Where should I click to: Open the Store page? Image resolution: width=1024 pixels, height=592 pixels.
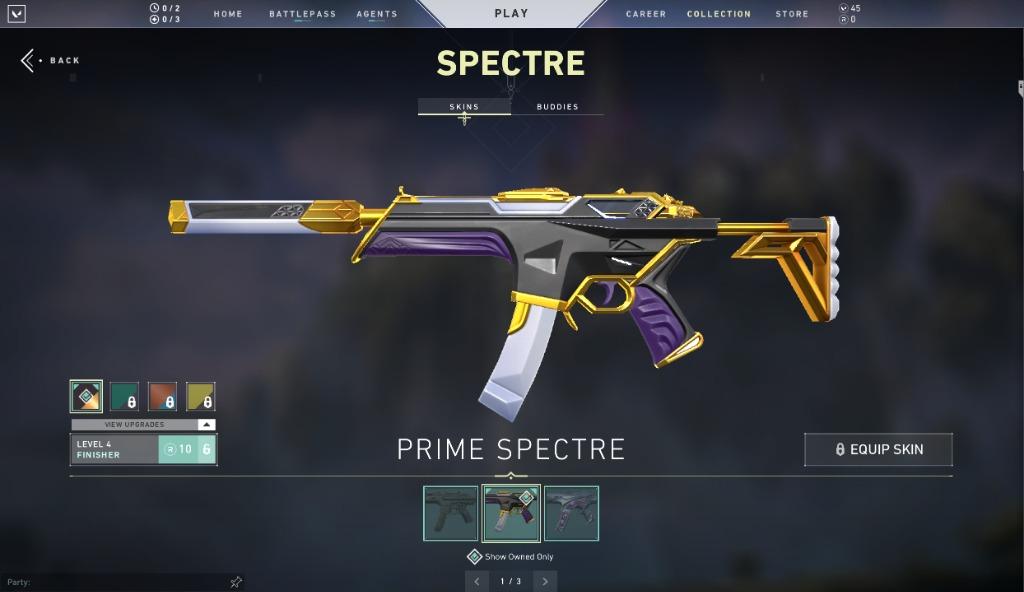pos(792,14)
